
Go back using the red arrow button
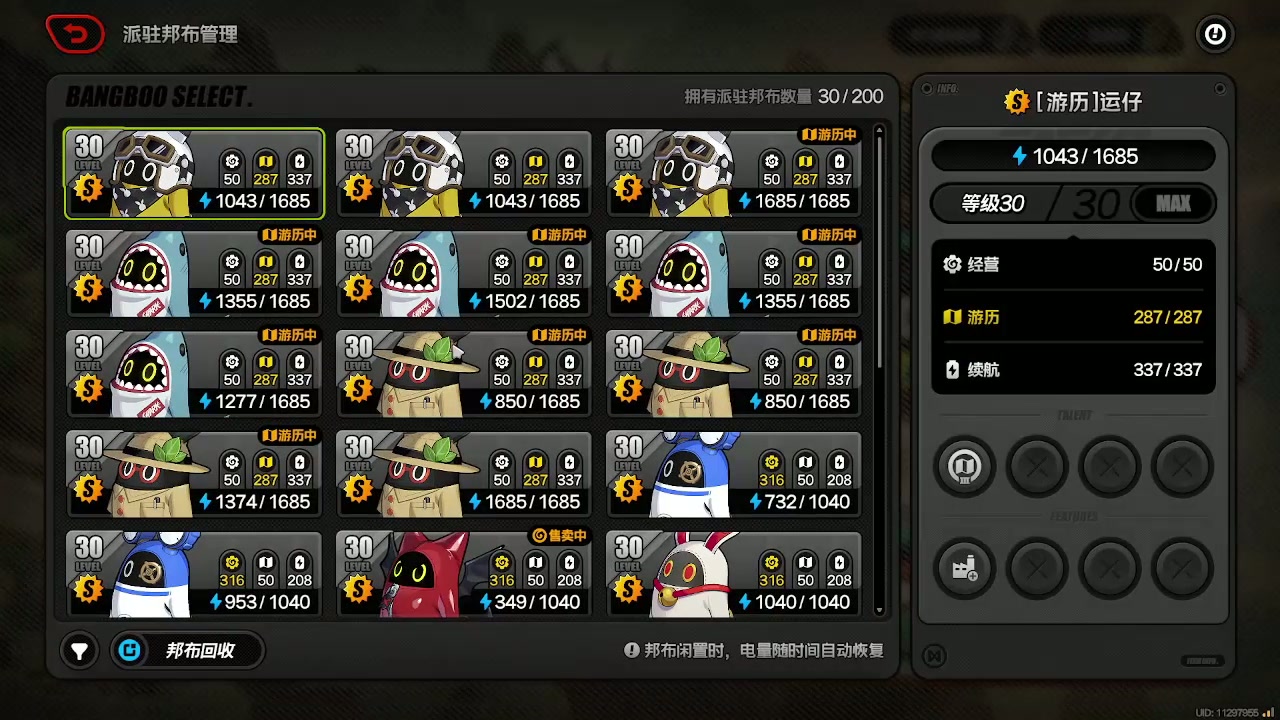click(75, 35)
